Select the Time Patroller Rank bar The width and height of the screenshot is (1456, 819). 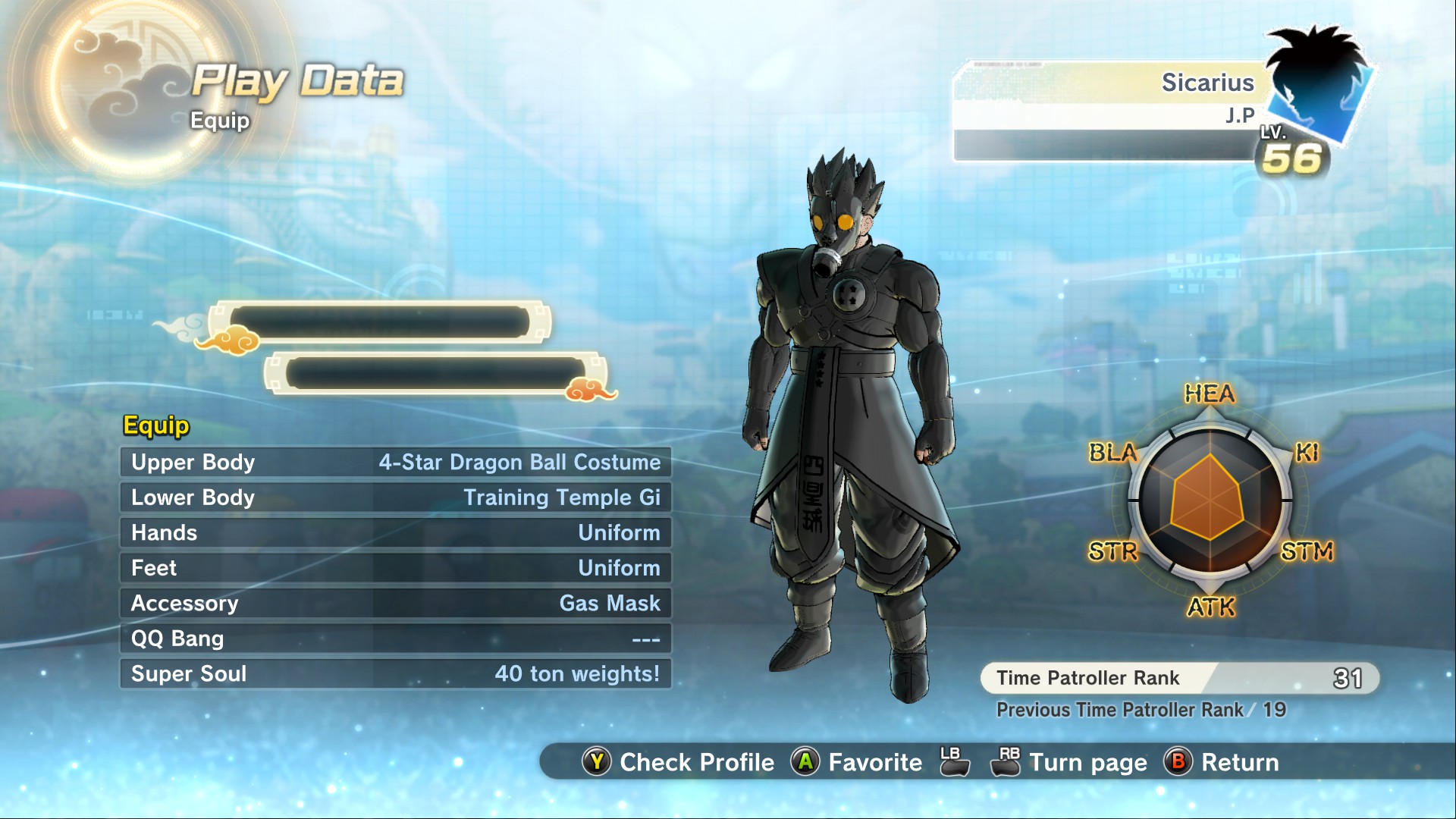(x=1179, y=678)
